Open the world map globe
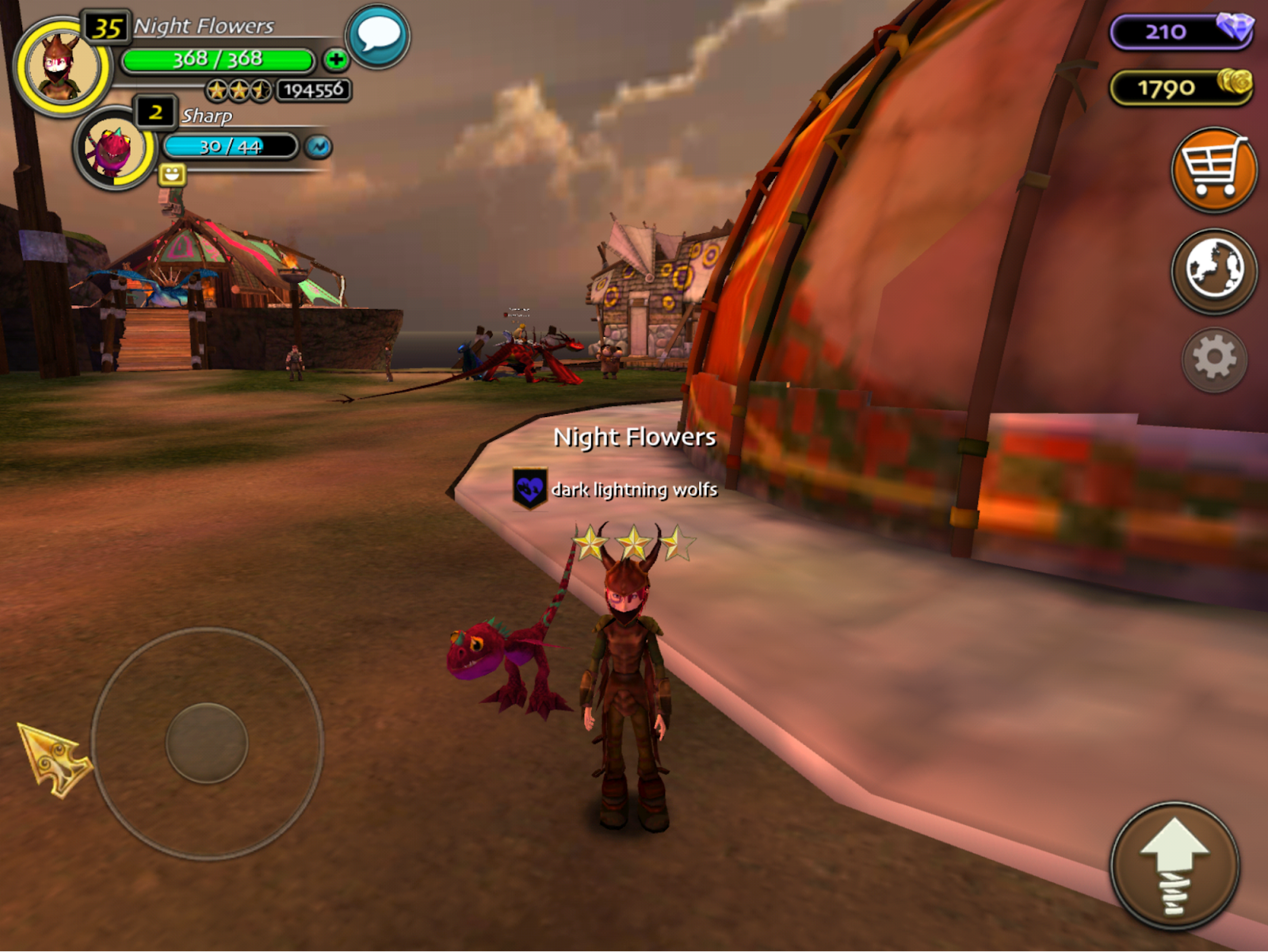This screenshot has height=952, width=1268. pyautogui.click(x=1213, y=270)
